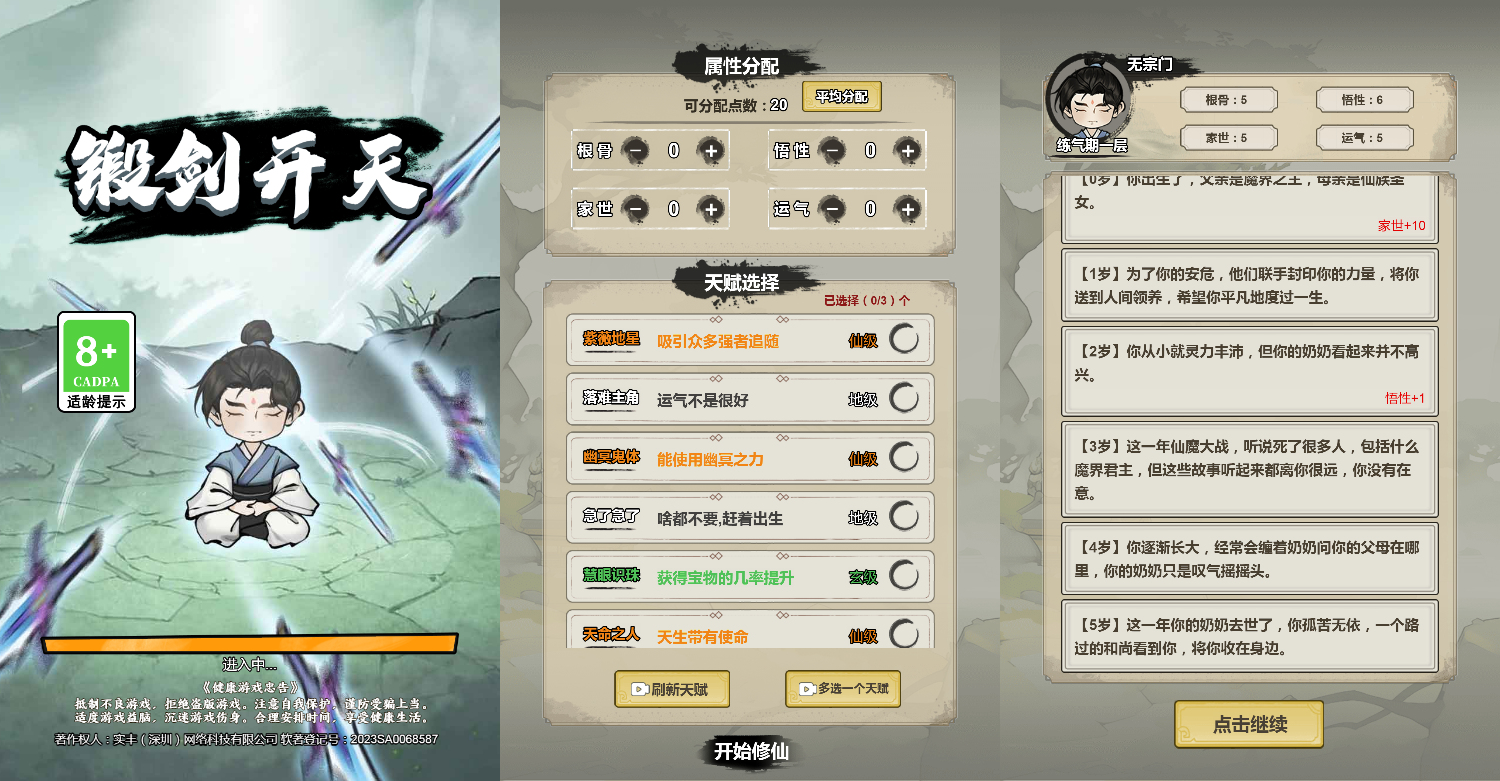Image resolution: width=1500 pixels, height=781 pixels.
Task: Click the 8+ CADPA age rating badge
Action: pyautogui.click(x=96, y=362)
